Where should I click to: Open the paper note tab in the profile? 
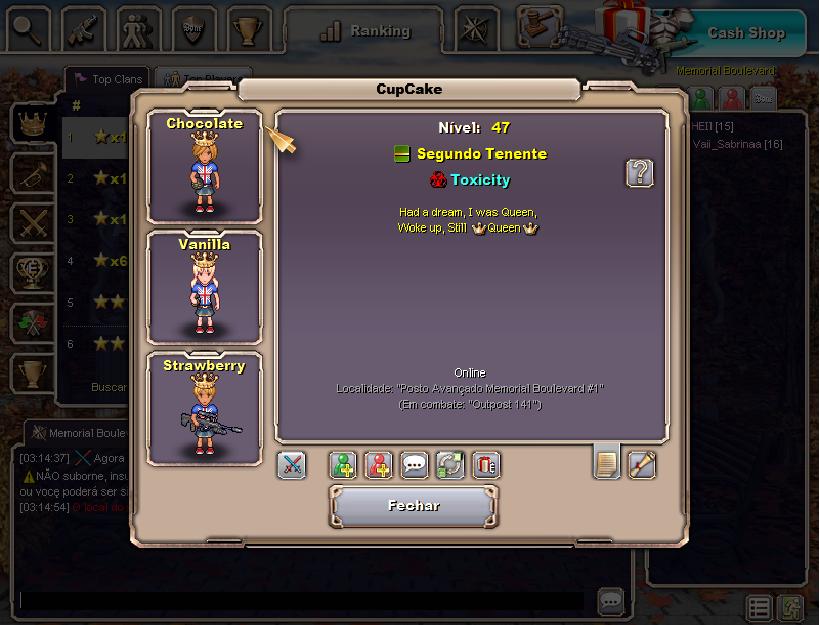(x=606, y=463)
